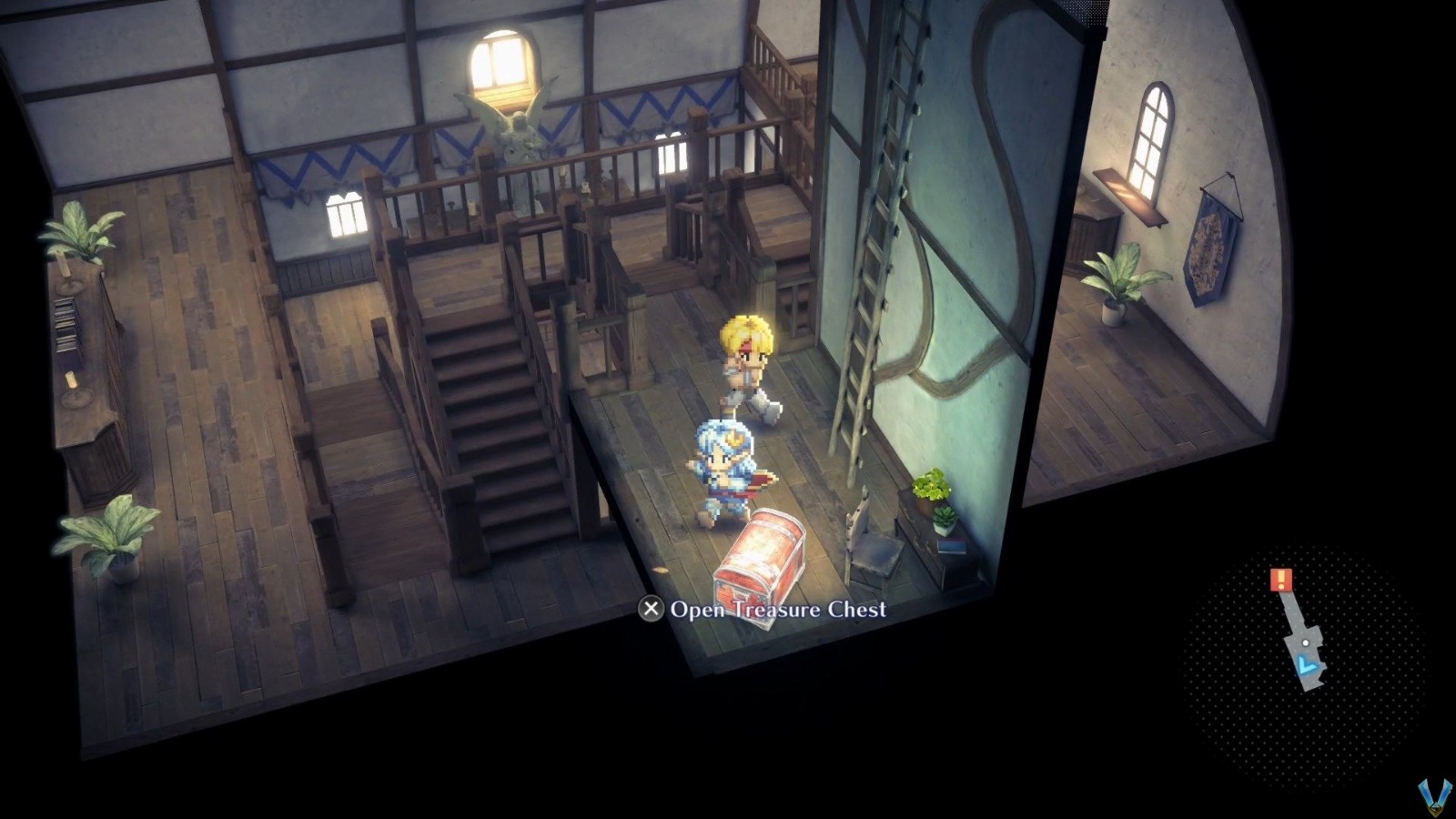This screenshot has width=1456, height=819.
Task: Click the small wooden chair
Action: [x=875, y=551]
